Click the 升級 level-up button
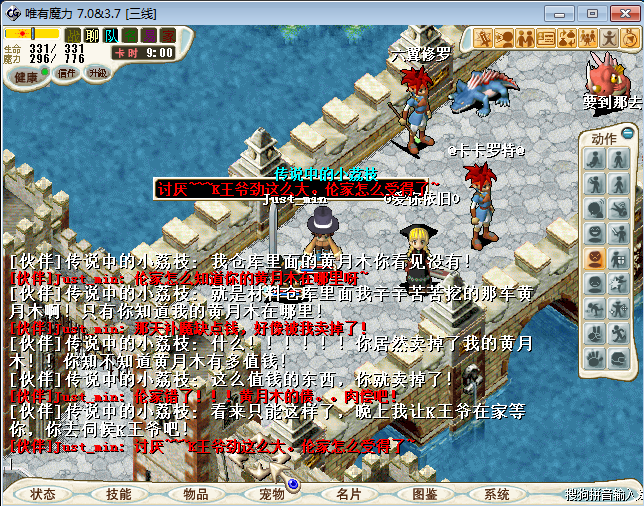 coord(97,73)
